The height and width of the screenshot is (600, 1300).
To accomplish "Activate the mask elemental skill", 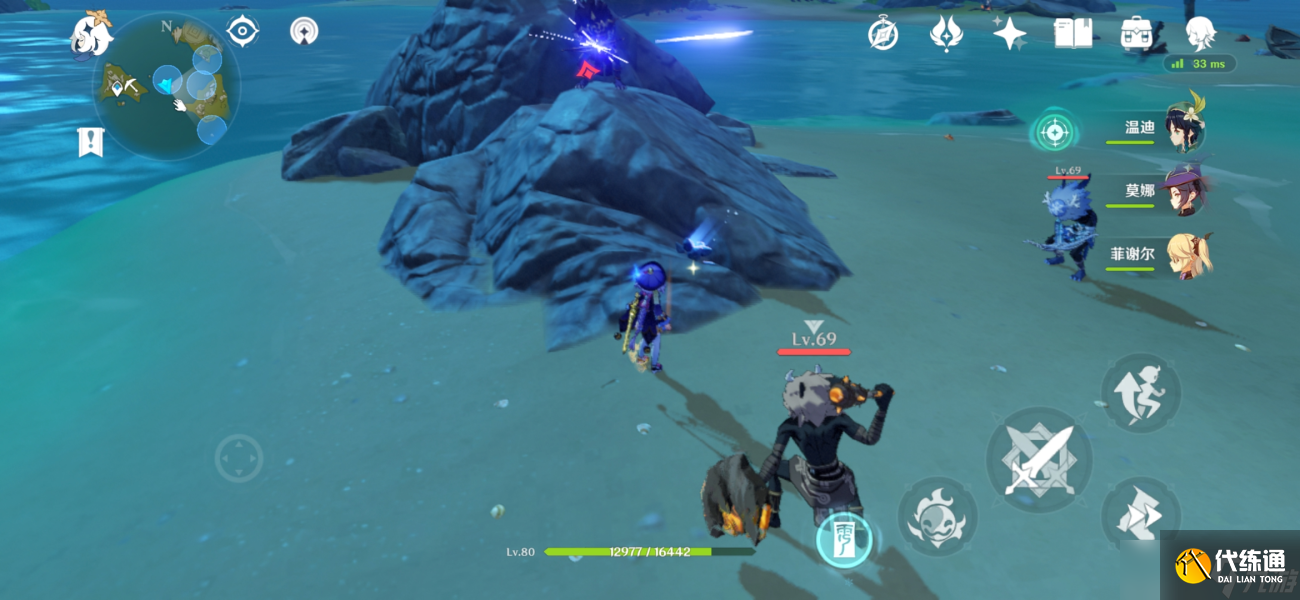I will pyautogui.click(x=937, y=516).
